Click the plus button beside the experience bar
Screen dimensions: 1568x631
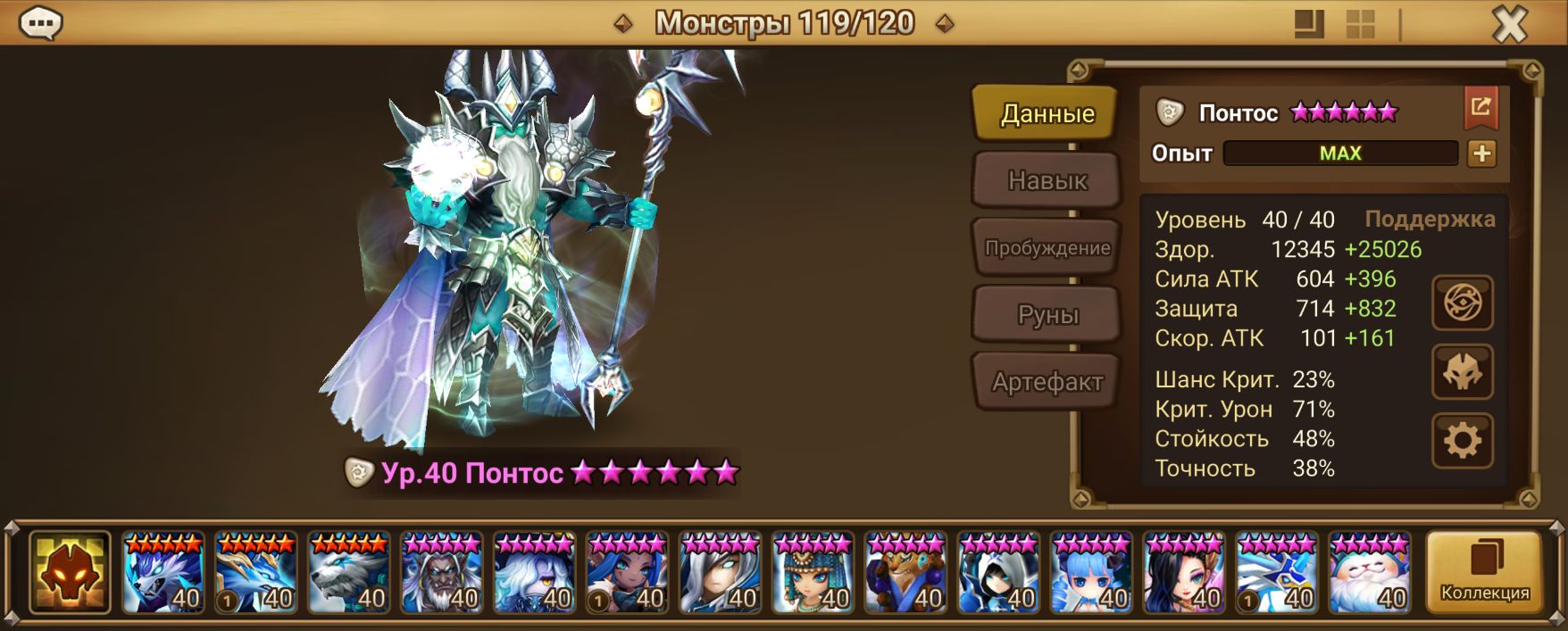click(1481, 154)
